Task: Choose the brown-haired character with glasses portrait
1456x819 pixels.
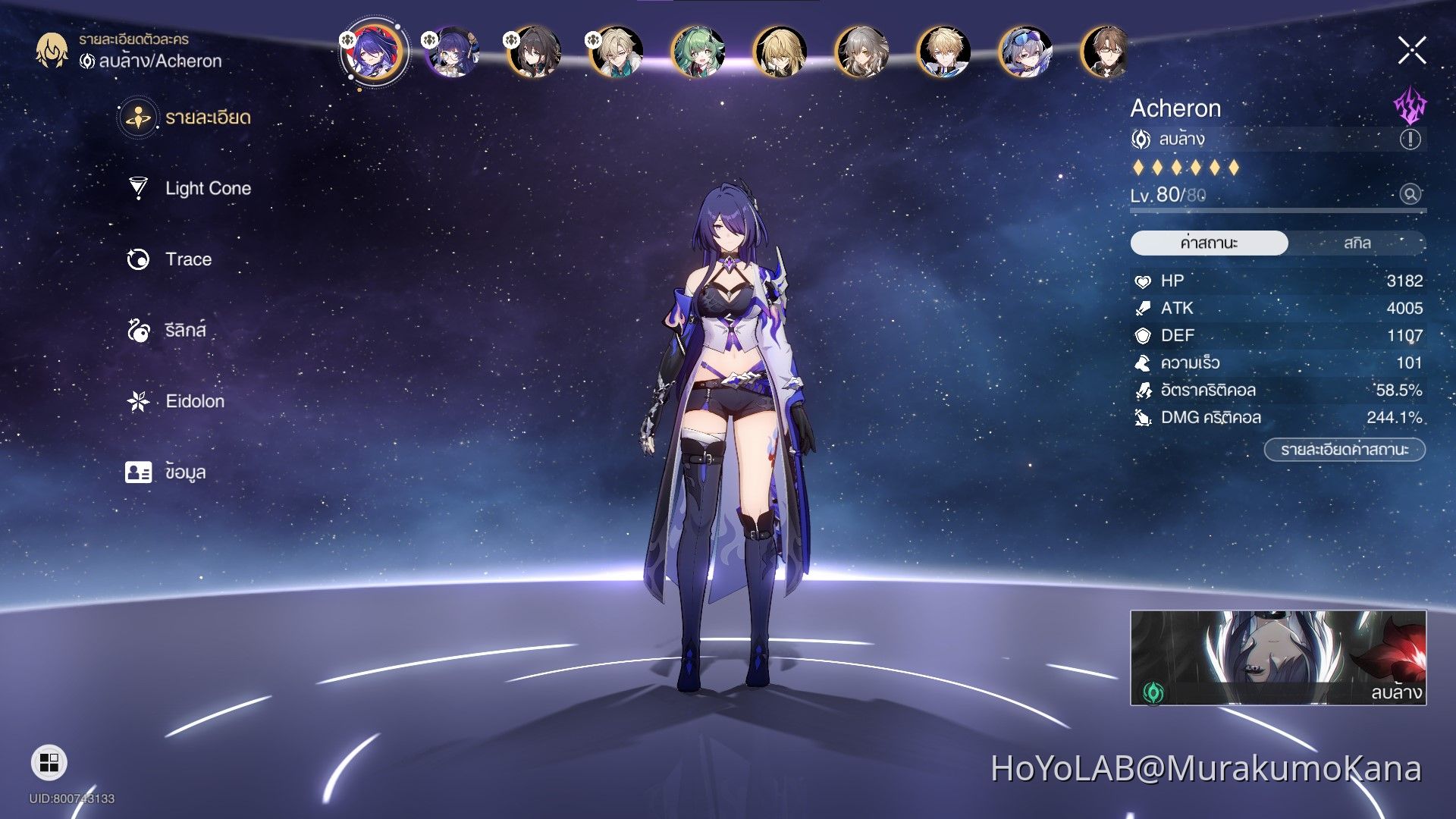Action: click(1105, 52)
